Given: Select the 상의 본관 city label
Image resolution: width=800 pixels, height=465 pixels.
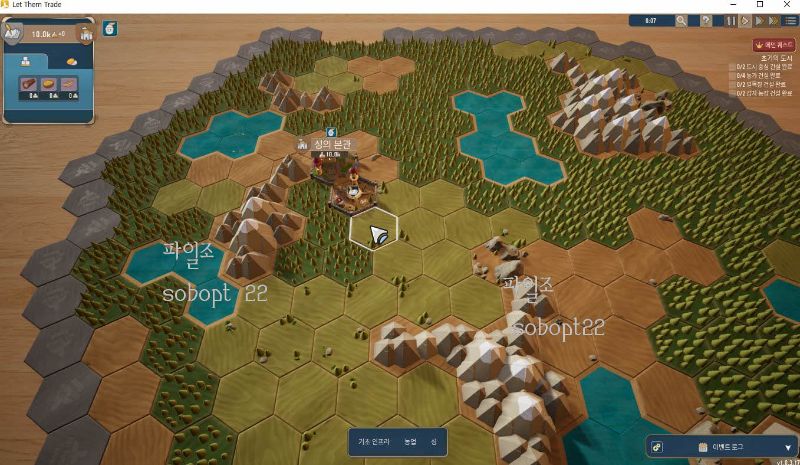Looking at the screenshot, I should coord(328,146).
